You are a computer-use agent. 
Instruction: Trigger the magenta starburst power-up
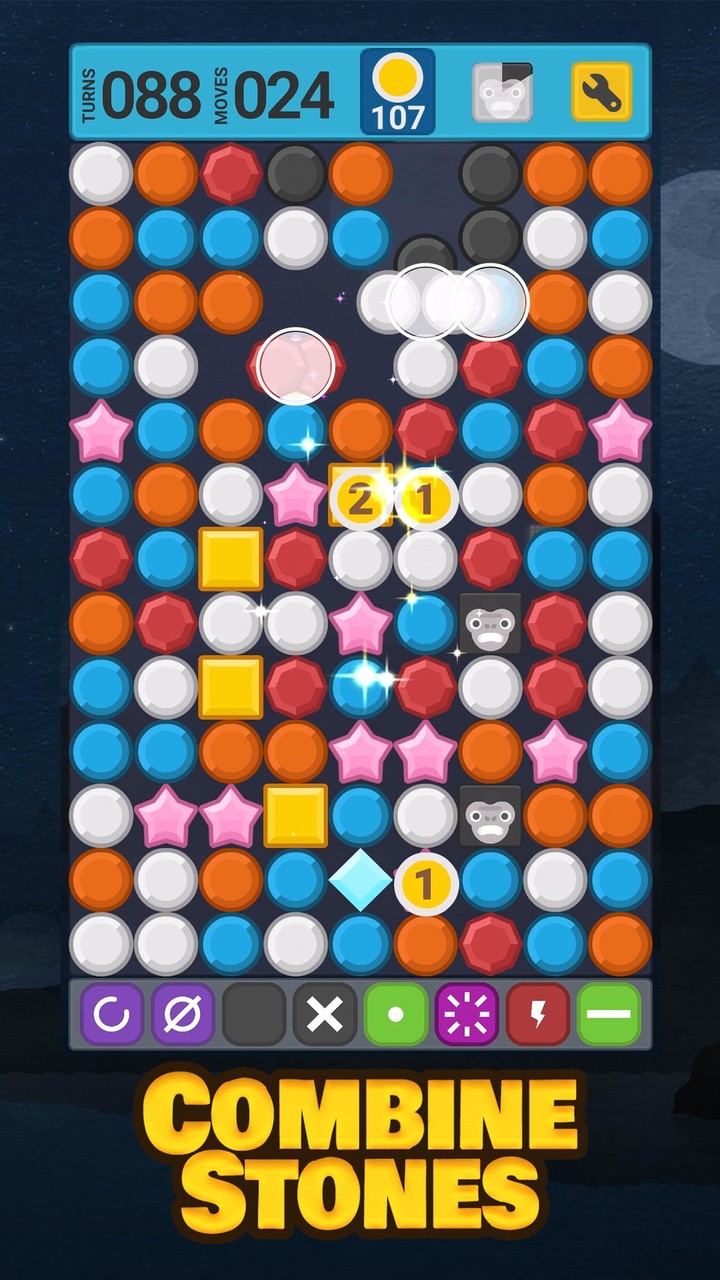467,1015
